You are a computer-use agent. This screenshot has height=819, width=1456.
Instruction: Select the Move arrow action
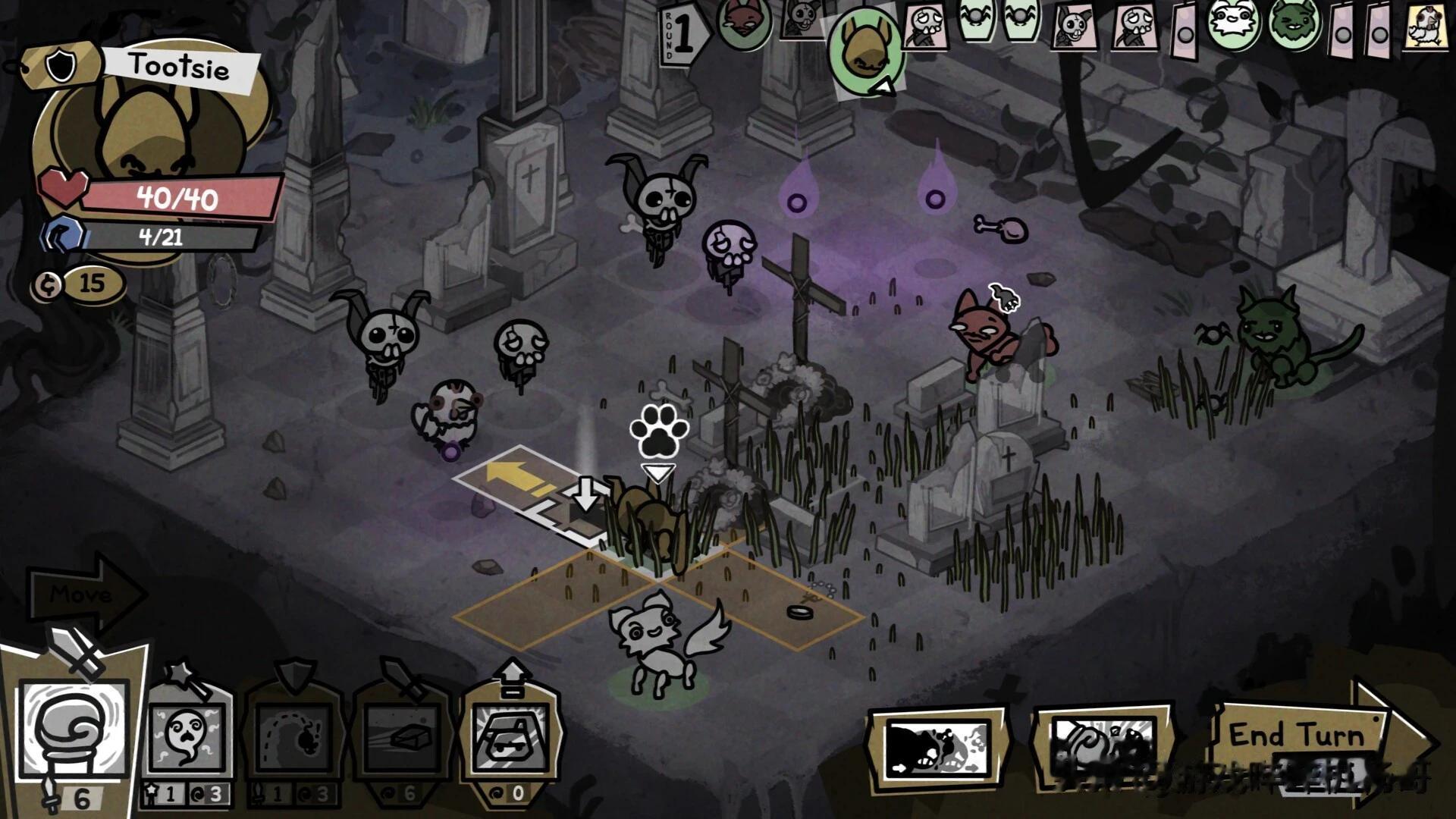pos(83,594)
